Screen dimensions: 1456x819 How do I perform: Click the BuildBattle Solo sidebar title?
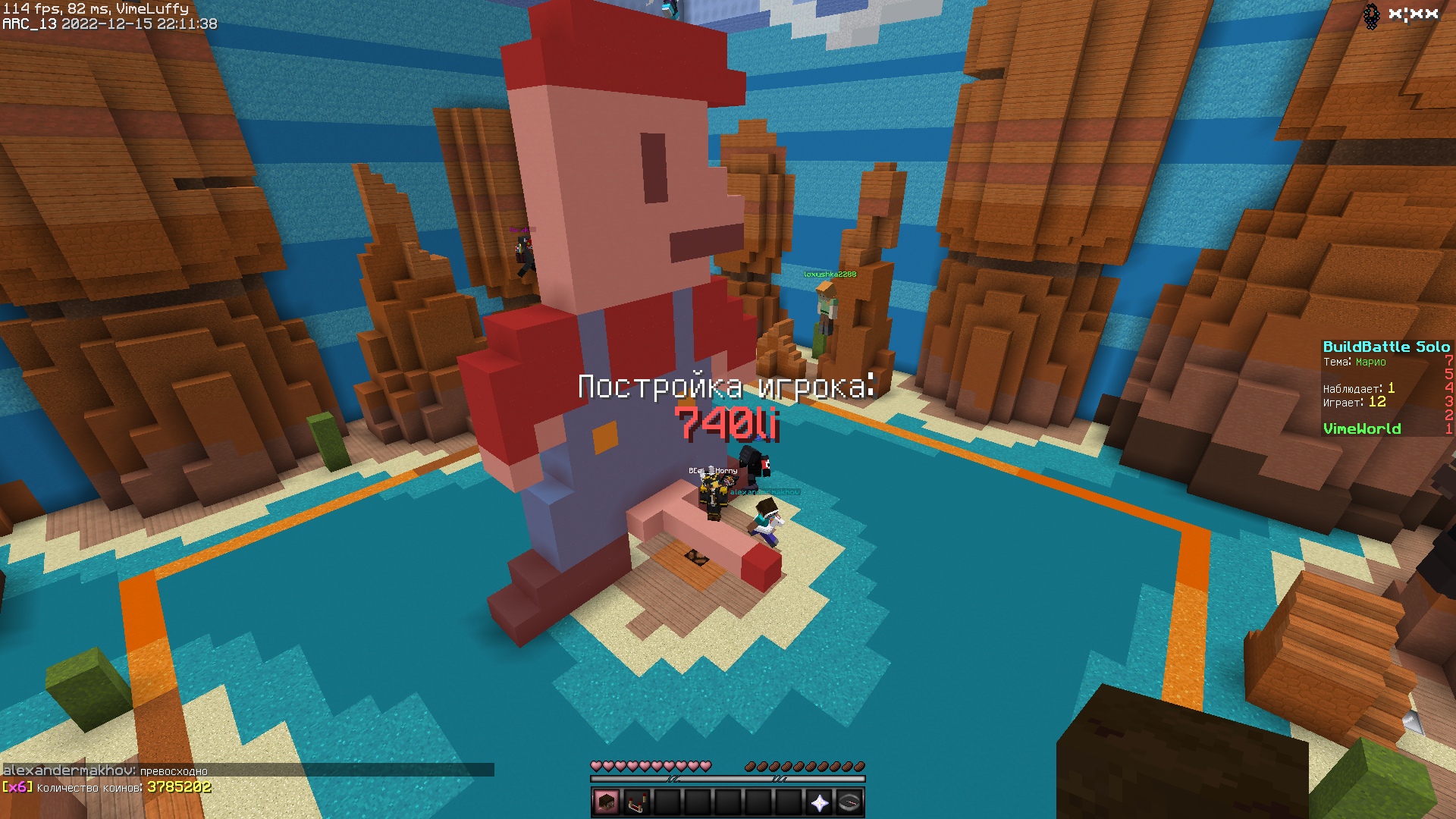point(1385,346)
